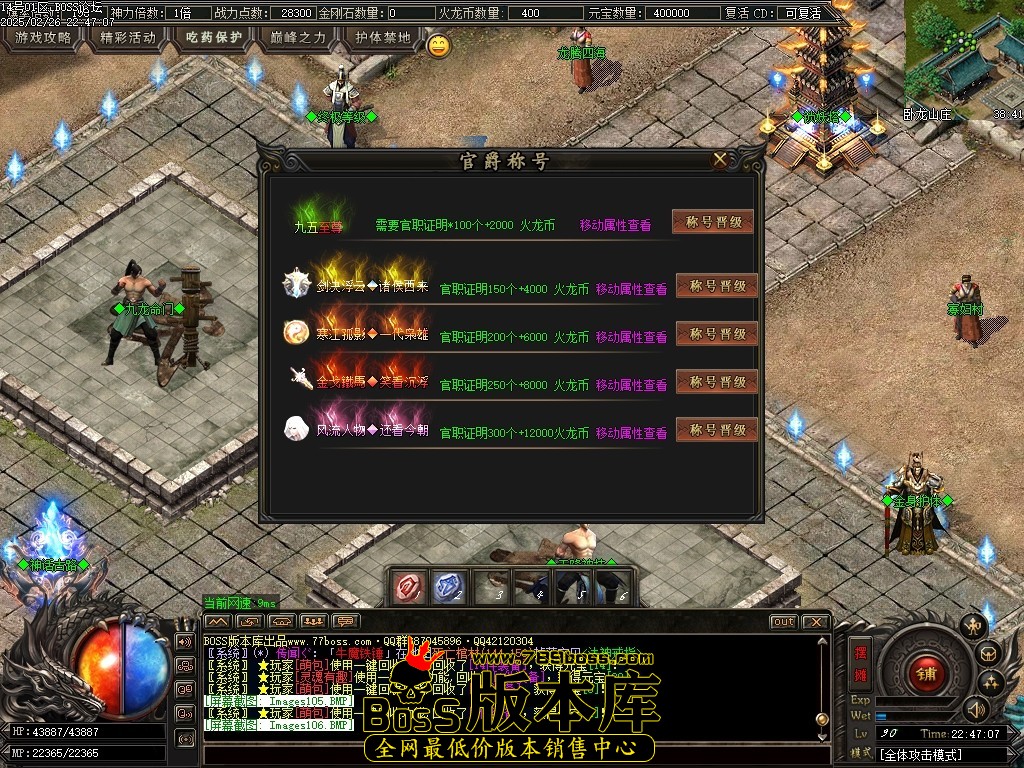View 移动属性查看 for 九五至尊

(x=615, y=226)
